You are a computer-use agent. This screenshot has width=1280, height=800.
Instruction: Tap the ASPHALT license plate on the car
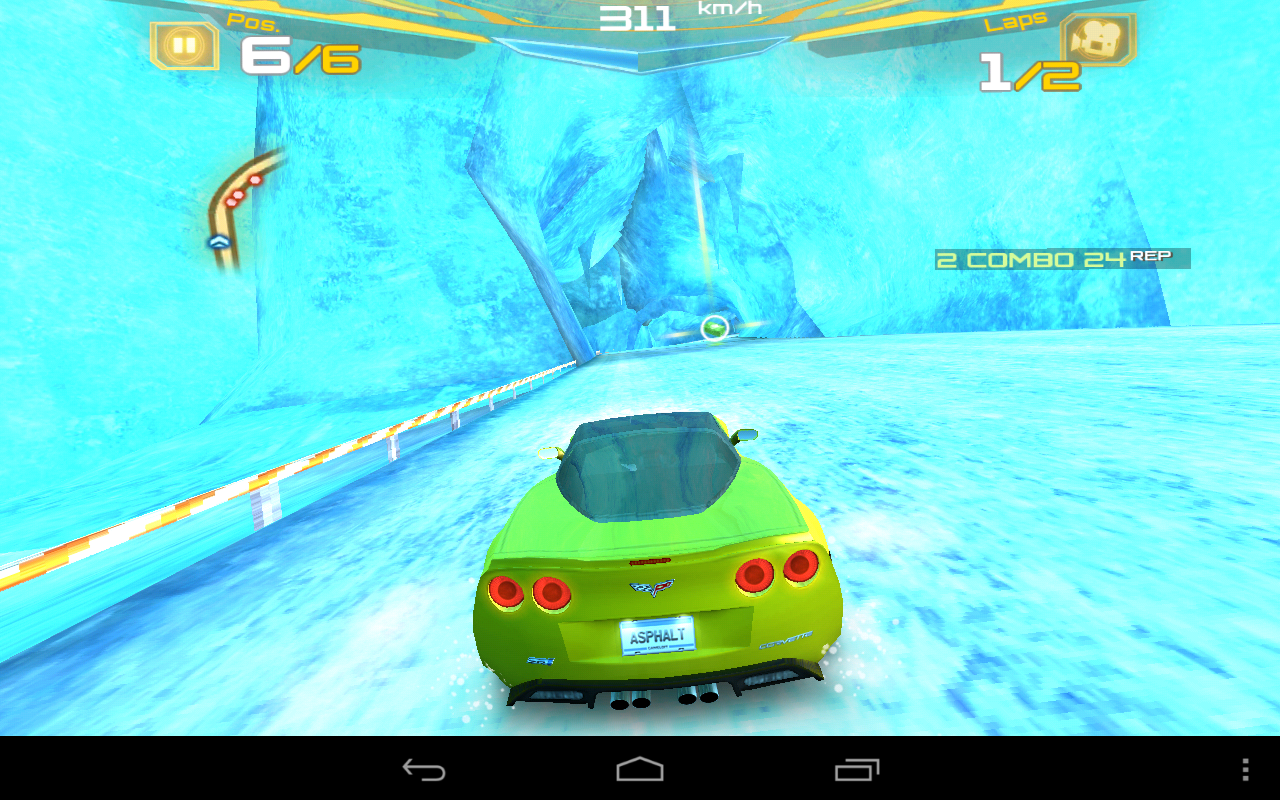[x=660, y=637]
